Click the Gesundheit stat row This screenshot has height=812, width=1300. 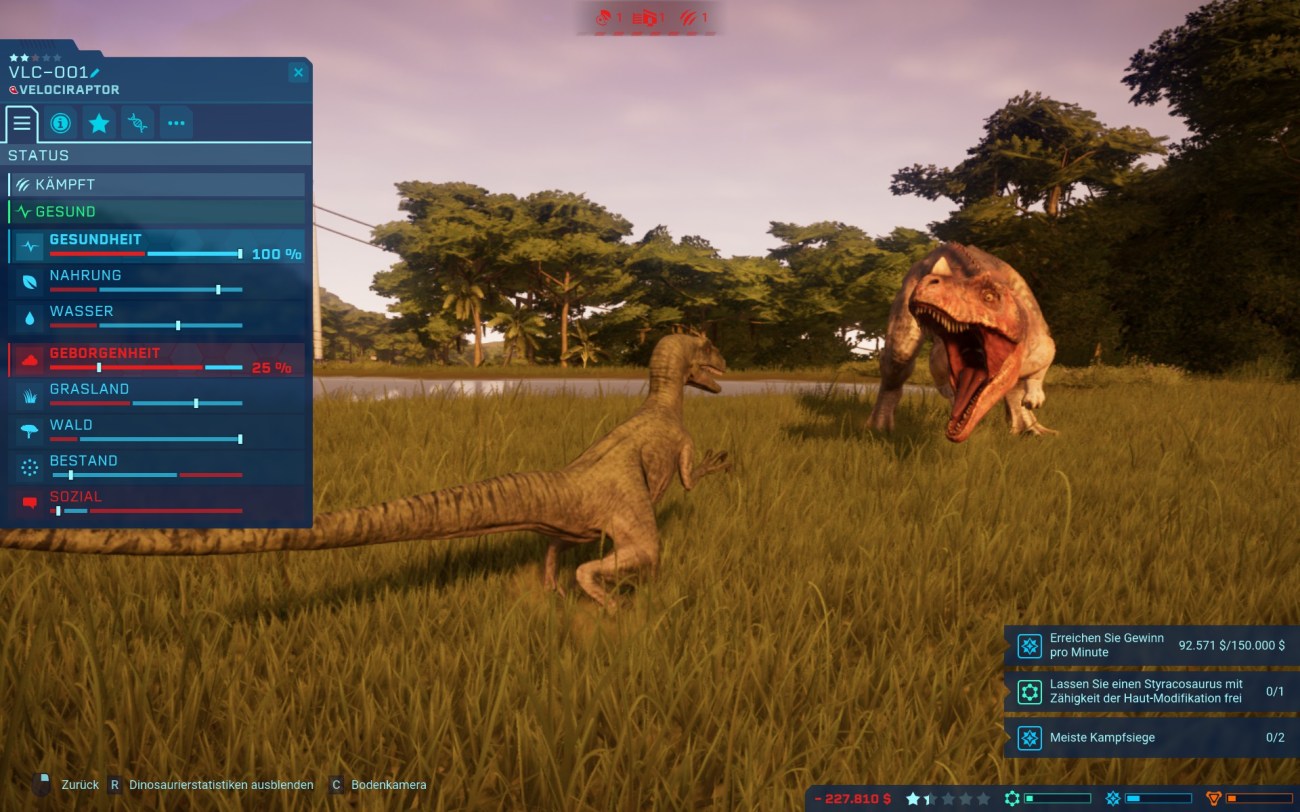point(156,246)
